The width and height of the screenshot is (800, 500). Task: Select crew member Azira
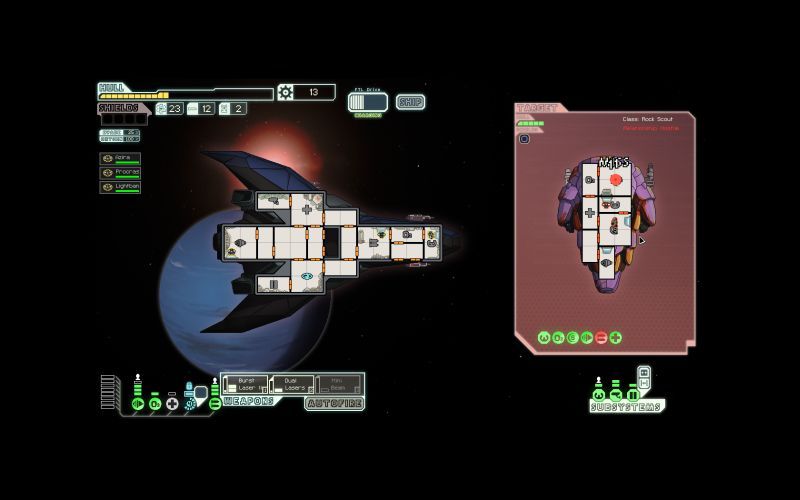(x=120, y=158)
